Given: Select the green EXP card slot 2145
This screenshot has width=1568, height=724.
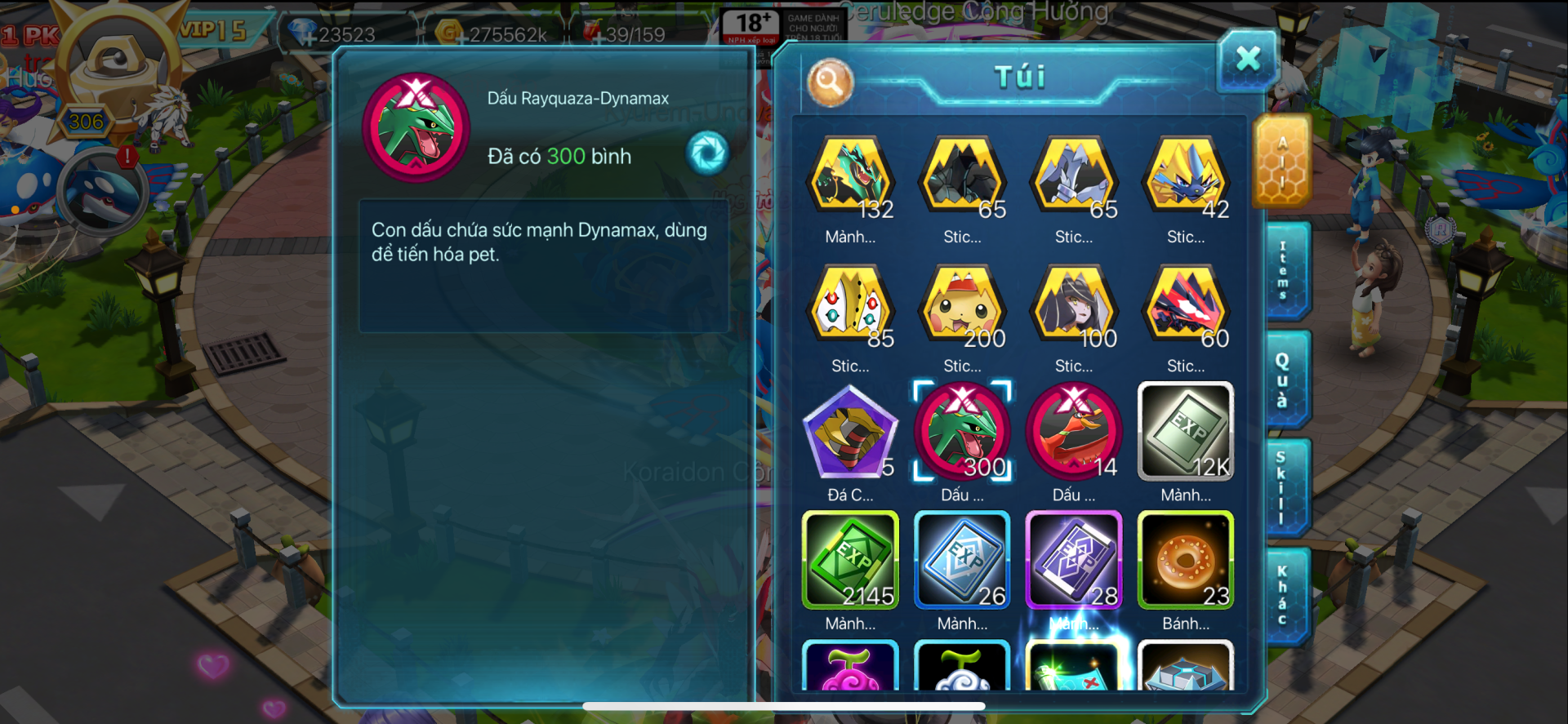Looking at the screenshot, I should 850,561.
